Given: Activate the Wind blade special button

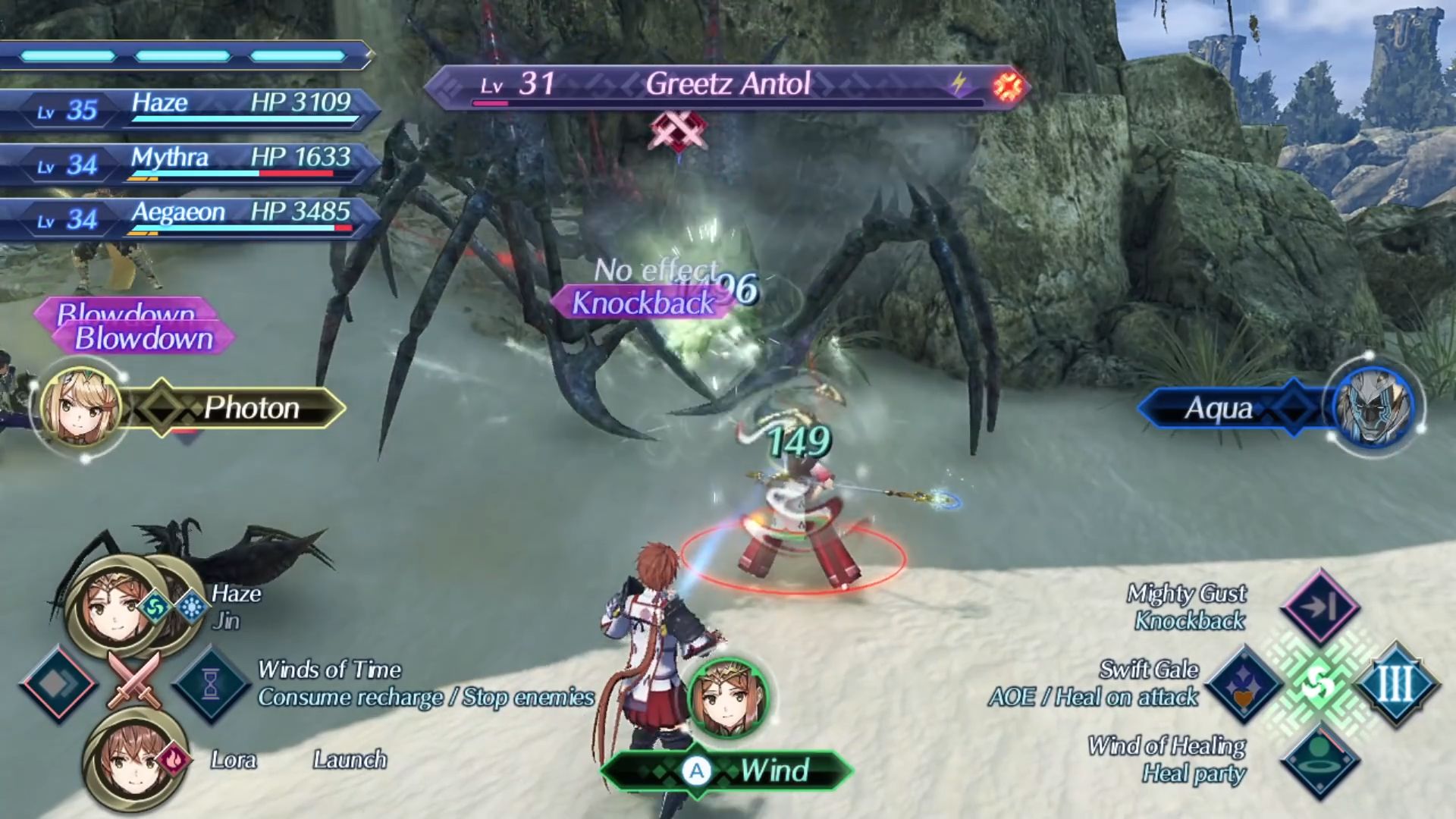Looking at the screenshot, I should pyautogui.click(x=726, y=772).
